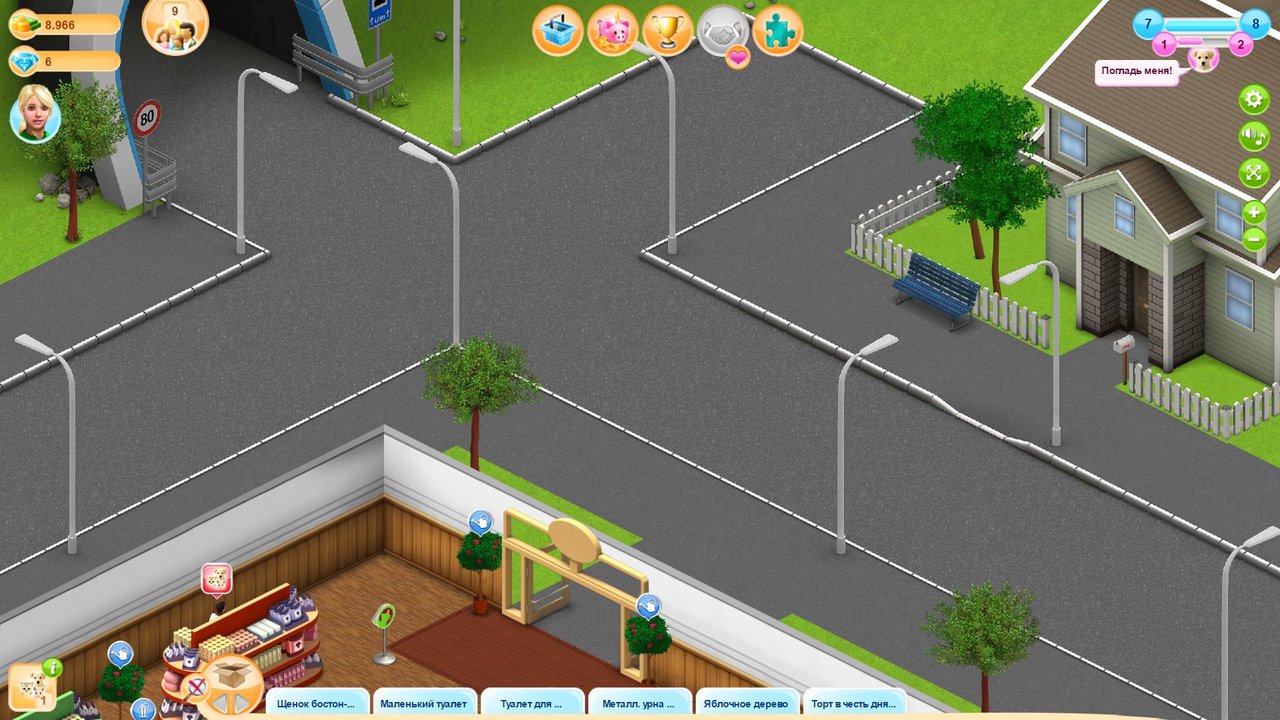Open the customers icon showing 9
Screen dimensions: 1280x720
click(x=176, y=26)
